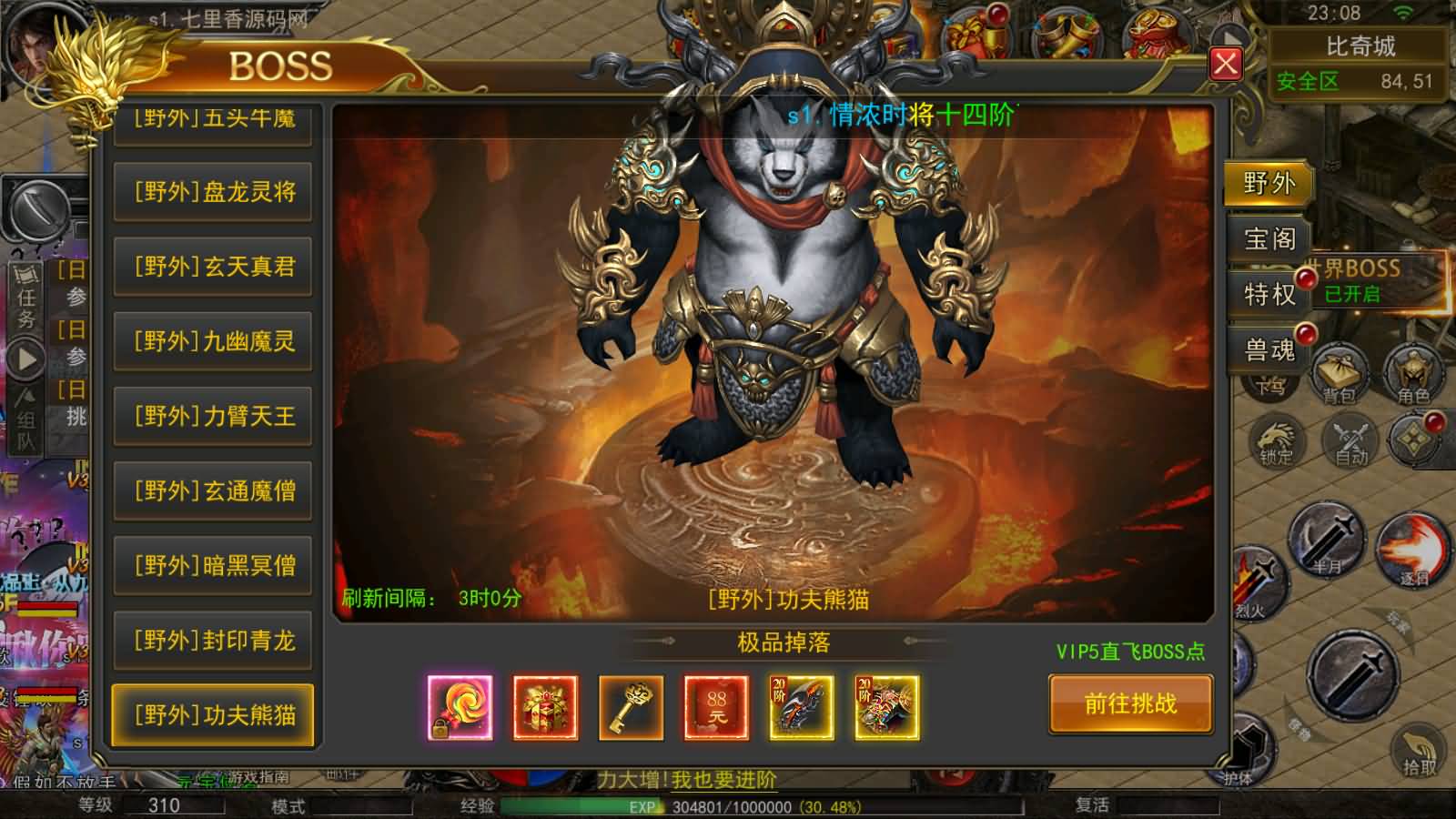Screen dimensions: 1456x819
Task: Select the [野外]力臂天王 boss
Action: tap(214, 416)
